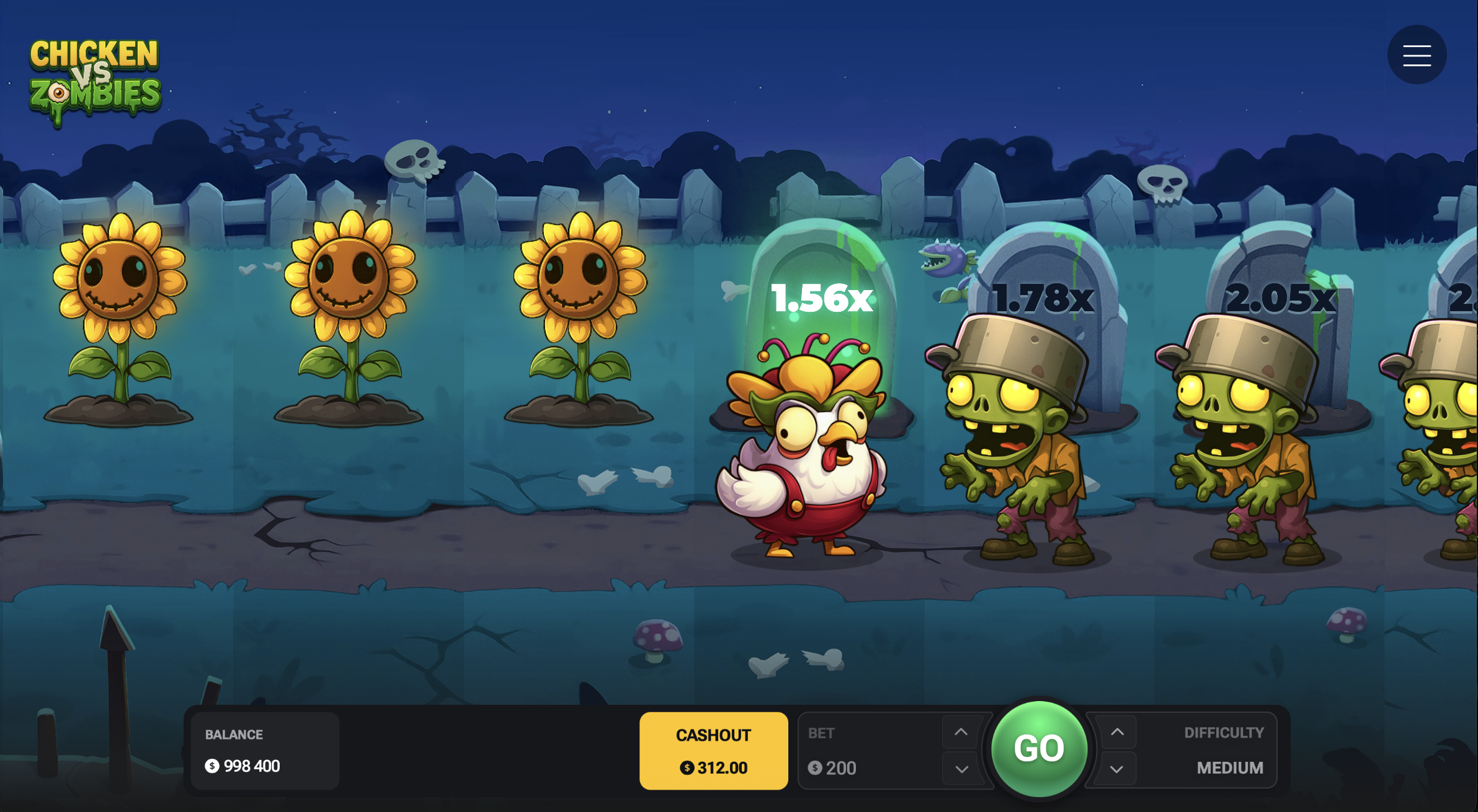Increase the bet amount

[961, 732]
